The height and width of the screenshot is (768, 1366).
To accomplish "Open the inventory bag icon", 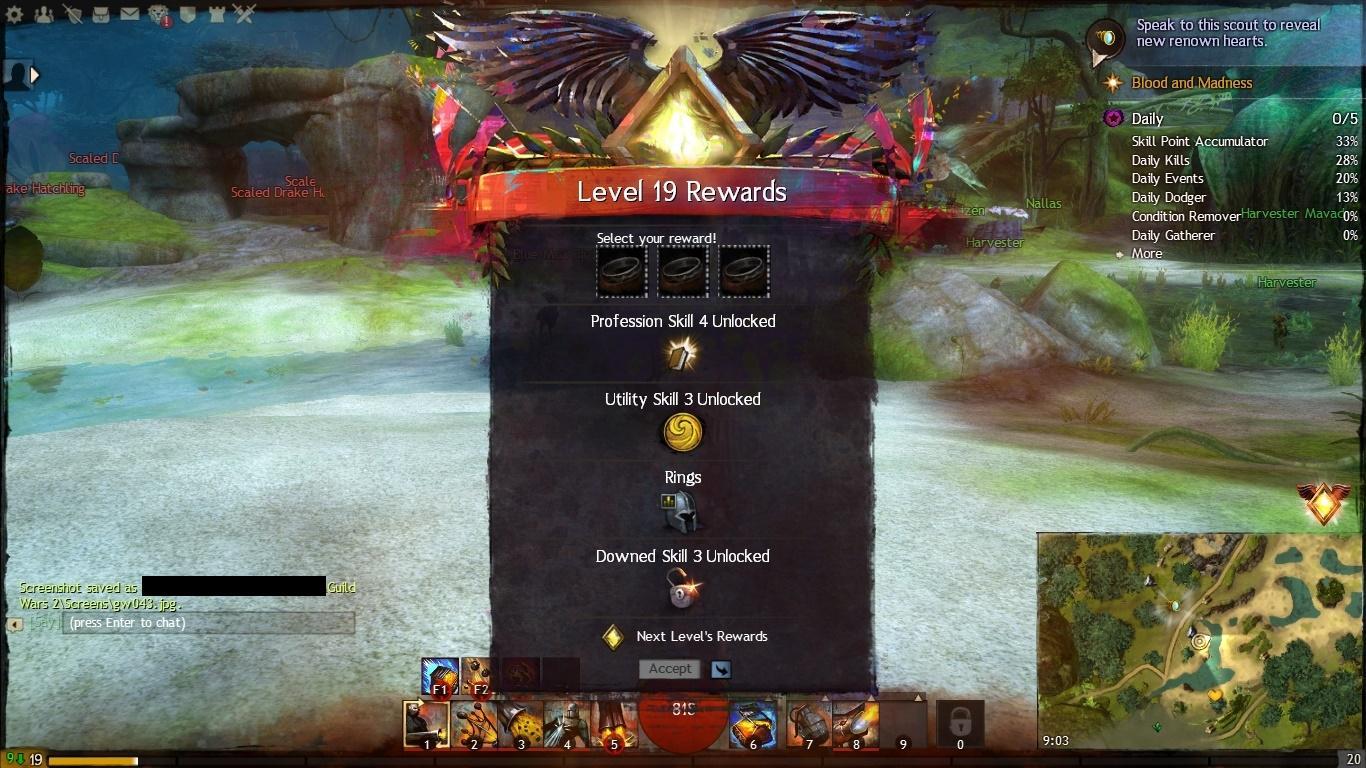I will pyautogui.click(x=101, y=14).
